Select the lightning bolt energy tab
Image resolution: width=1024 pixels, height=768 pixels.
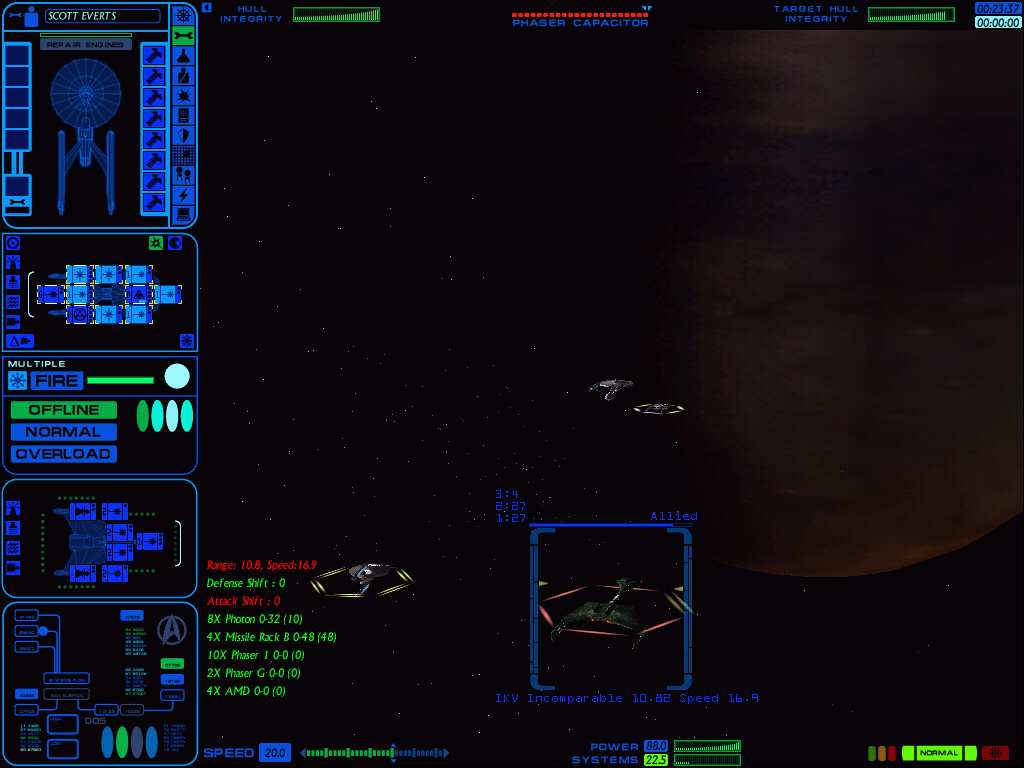(x=183, y=195)
